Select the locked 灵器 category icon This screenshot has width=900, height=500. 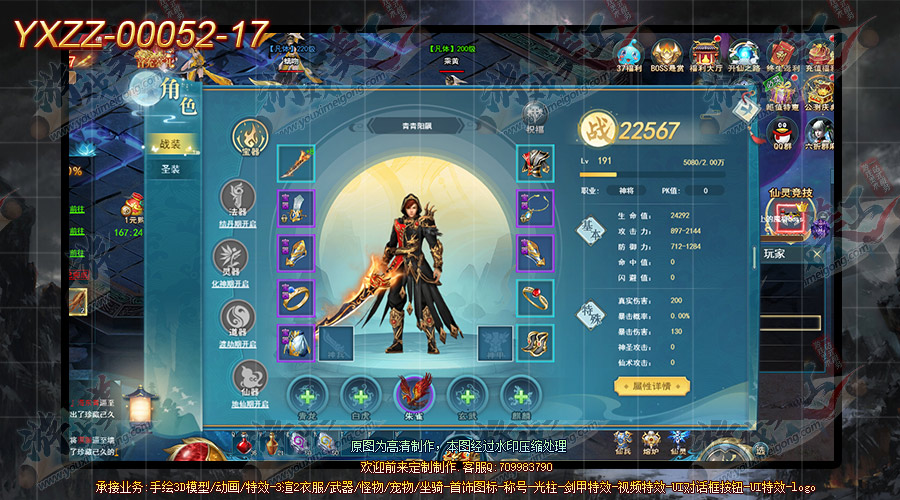coord(237,256)
